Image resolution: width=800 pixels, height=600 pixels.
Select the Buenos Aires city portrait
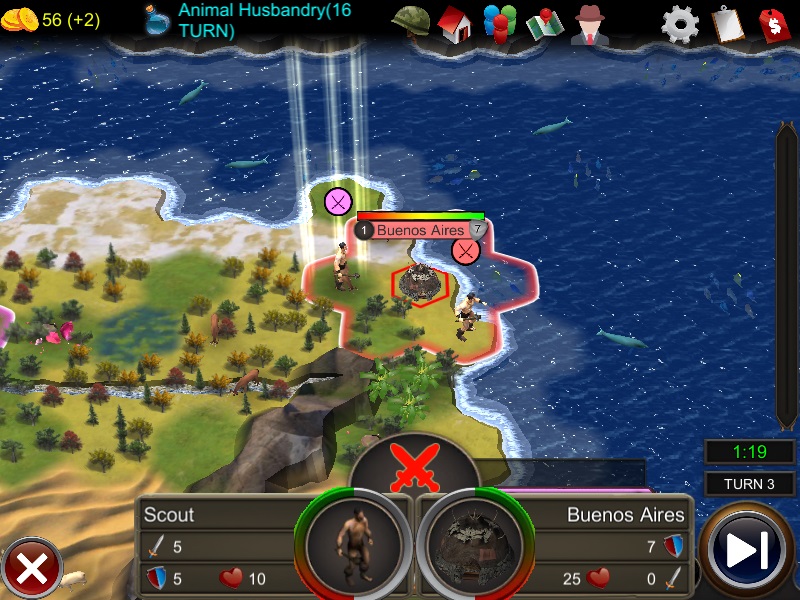[x=473, y=547]
